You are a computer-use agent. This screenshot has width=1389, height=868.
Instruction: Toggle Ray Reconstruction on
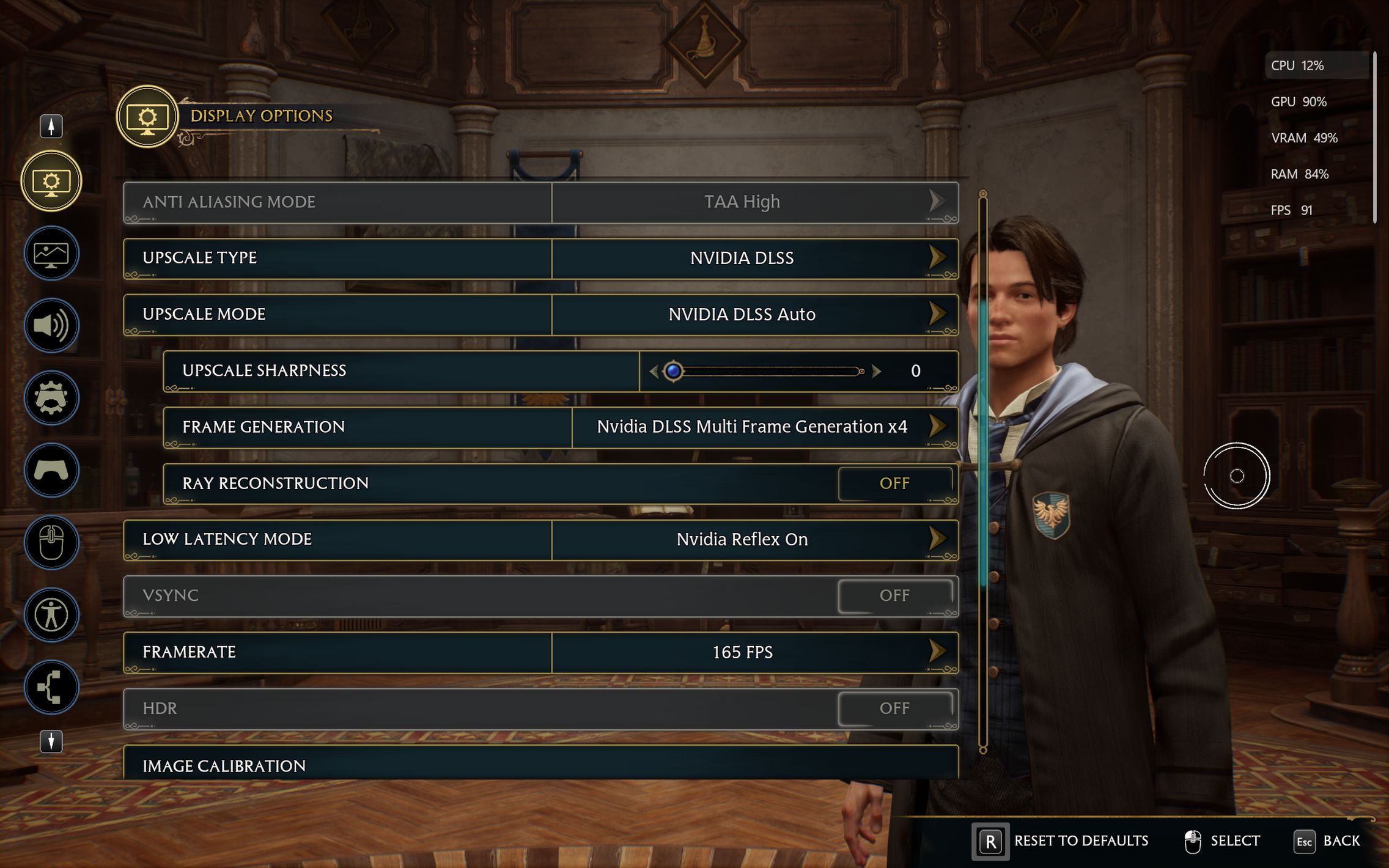[894, 484]
